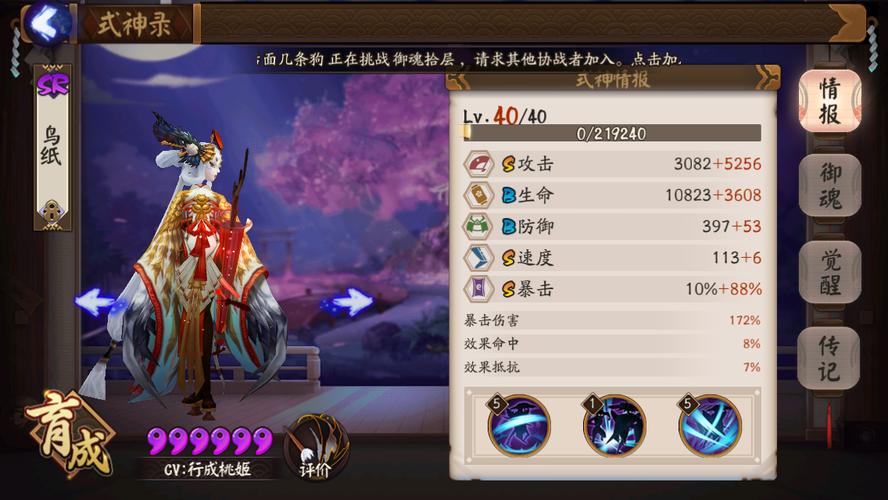Tap the 速度 speed stat row
The image size is (888, 500).
[x=612, y=258]
